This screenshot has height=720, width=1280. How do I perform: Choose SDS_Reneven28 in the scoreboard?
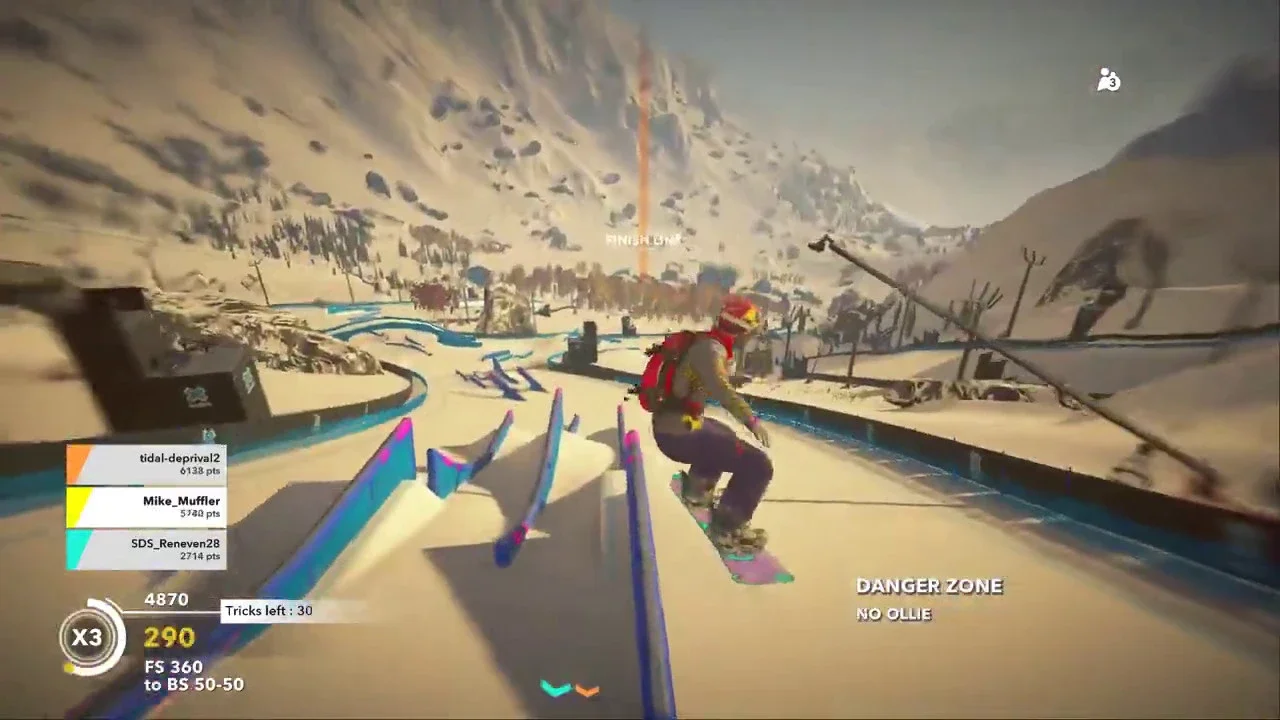[147, 549]
